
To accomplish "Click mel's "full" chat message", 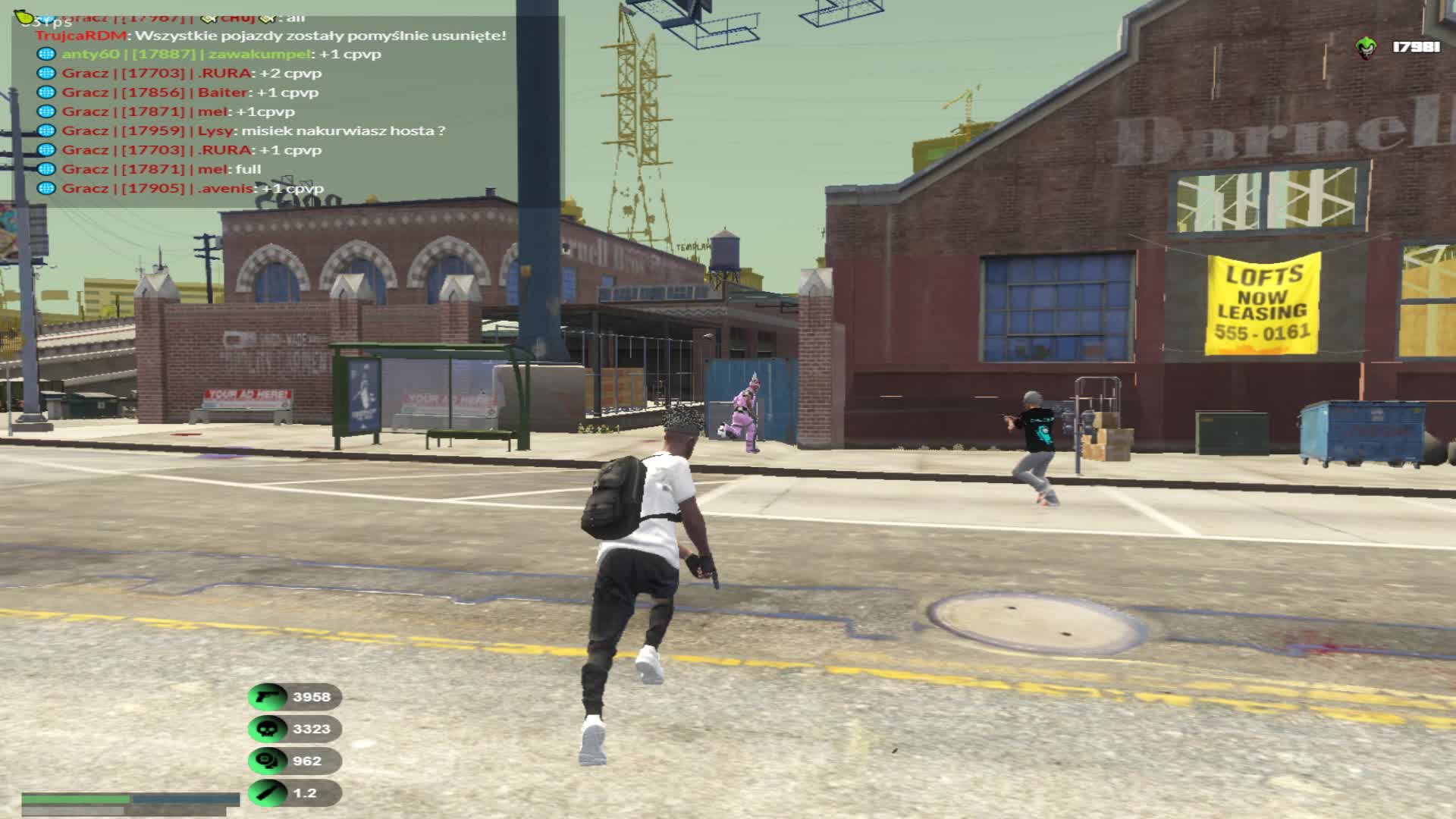I will (161, 169).
